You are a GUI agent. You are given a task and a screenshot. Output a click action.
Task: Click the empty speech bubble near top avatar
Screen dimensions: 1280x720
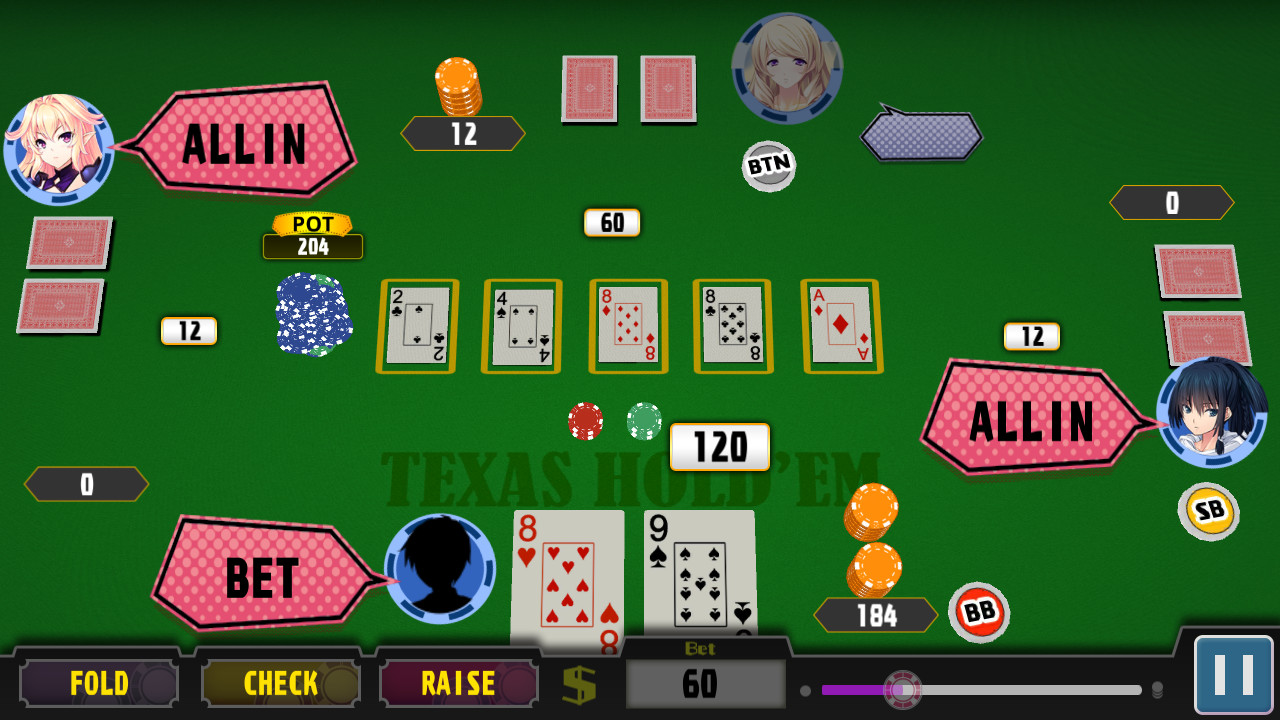920,135
